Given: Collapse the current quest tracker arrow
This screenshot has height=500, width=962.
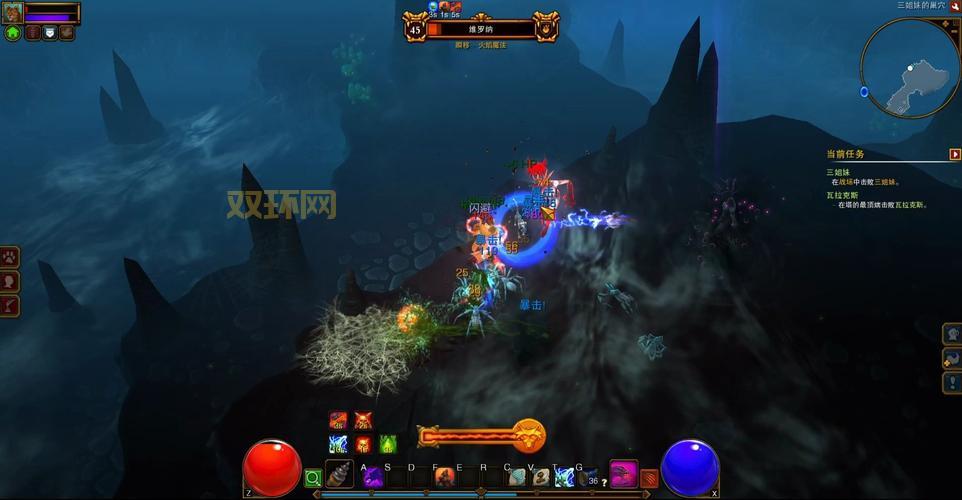Looking at the screenshot, I should coord(955,154).
